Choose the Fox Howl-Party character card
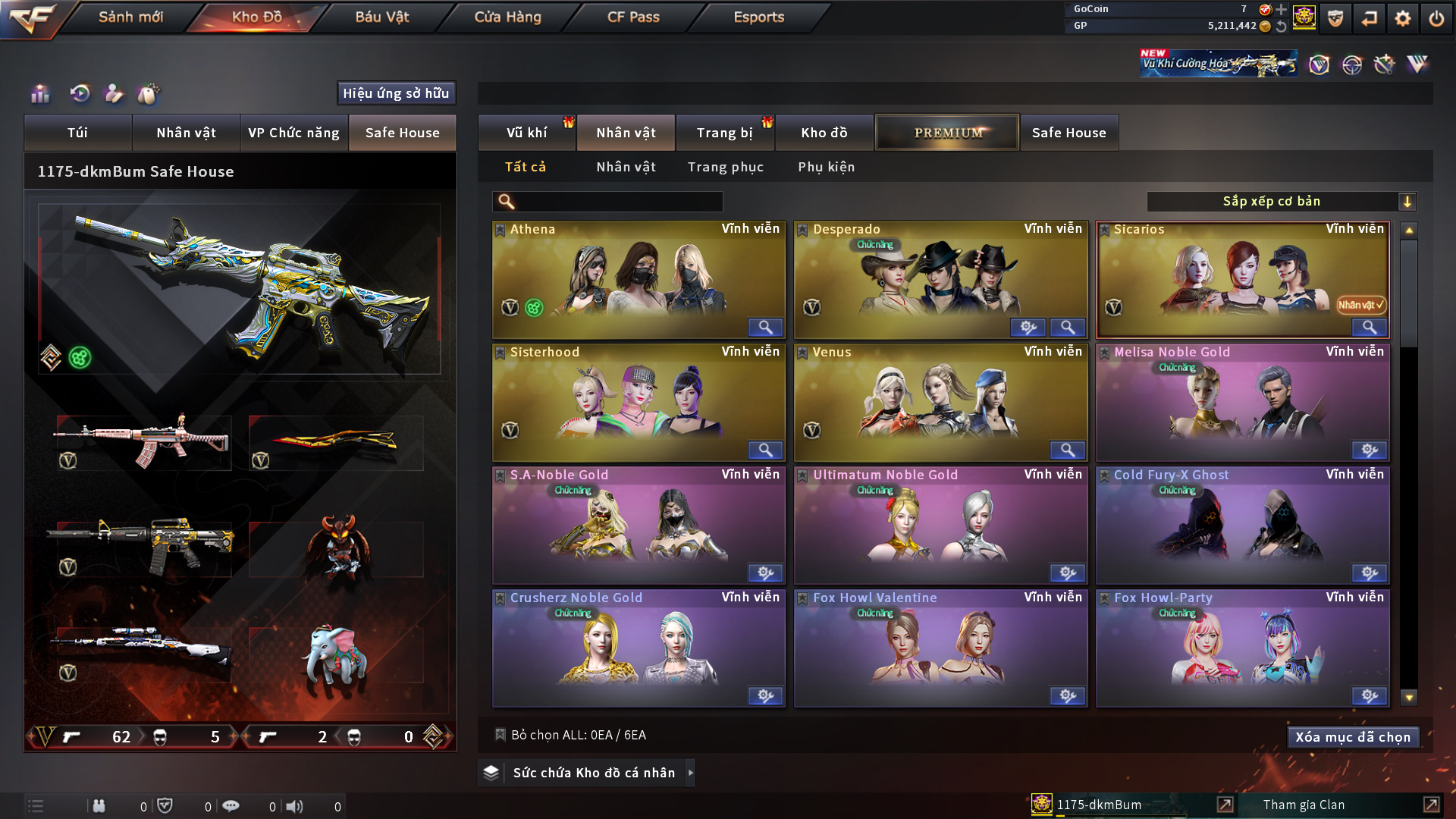Screen dimensions: 1456x819 [1242, 648]
